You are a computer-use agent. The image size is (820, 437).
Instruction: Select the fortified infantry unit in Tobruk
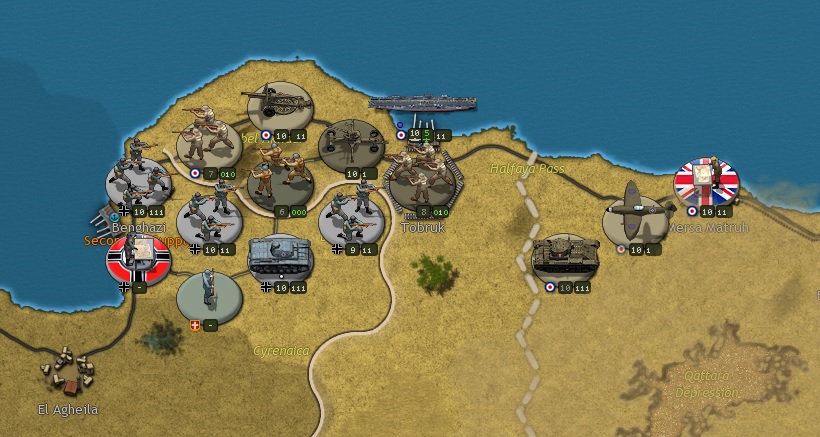(x=422, y=179)
